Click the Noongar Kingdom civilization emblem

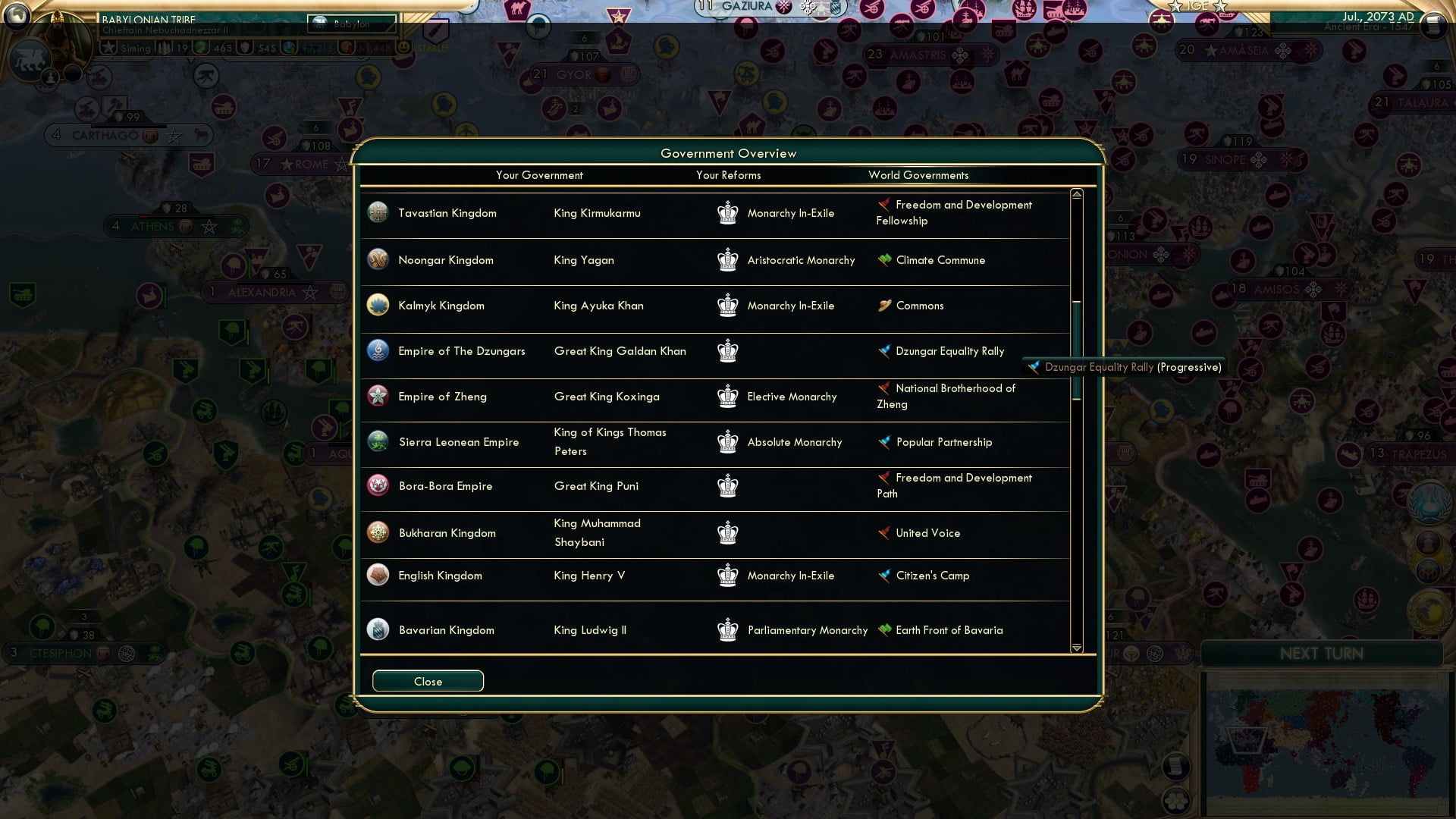pos(378,260)
